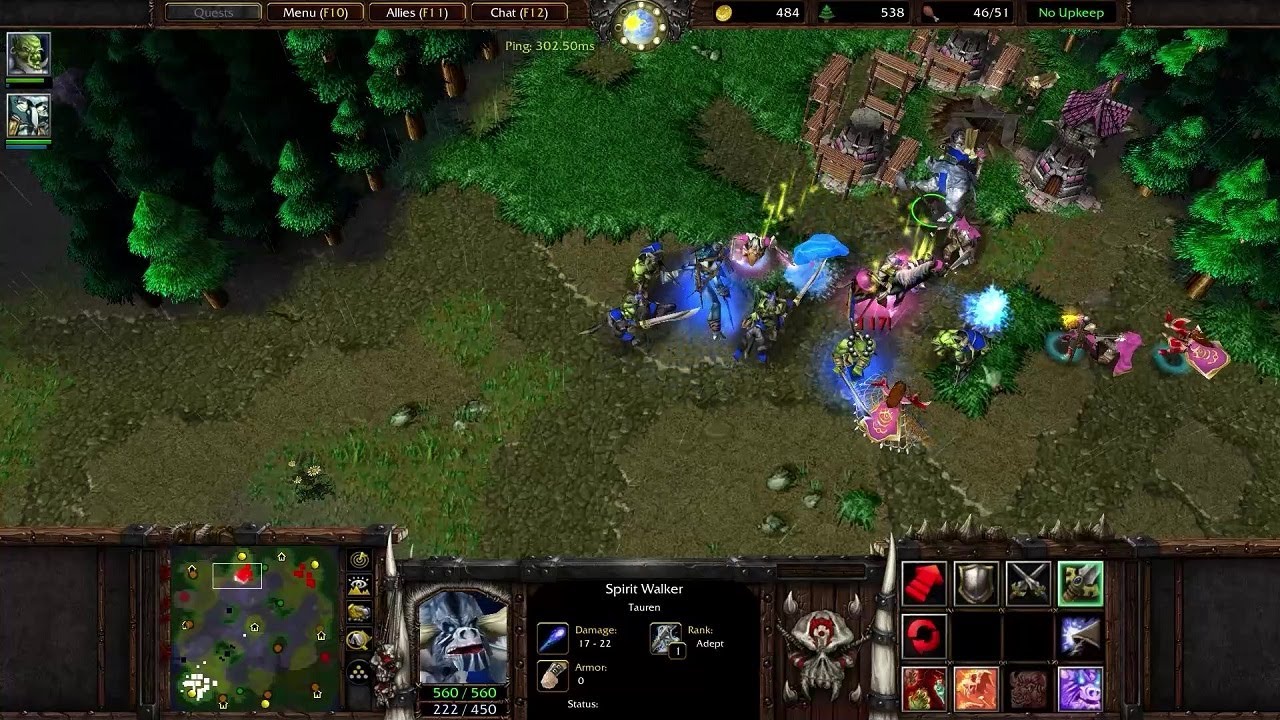Image resolution: width=1280 pixels, height=720 pixels.
Task: Toggle formation movement button
Action: click(359, 673)
